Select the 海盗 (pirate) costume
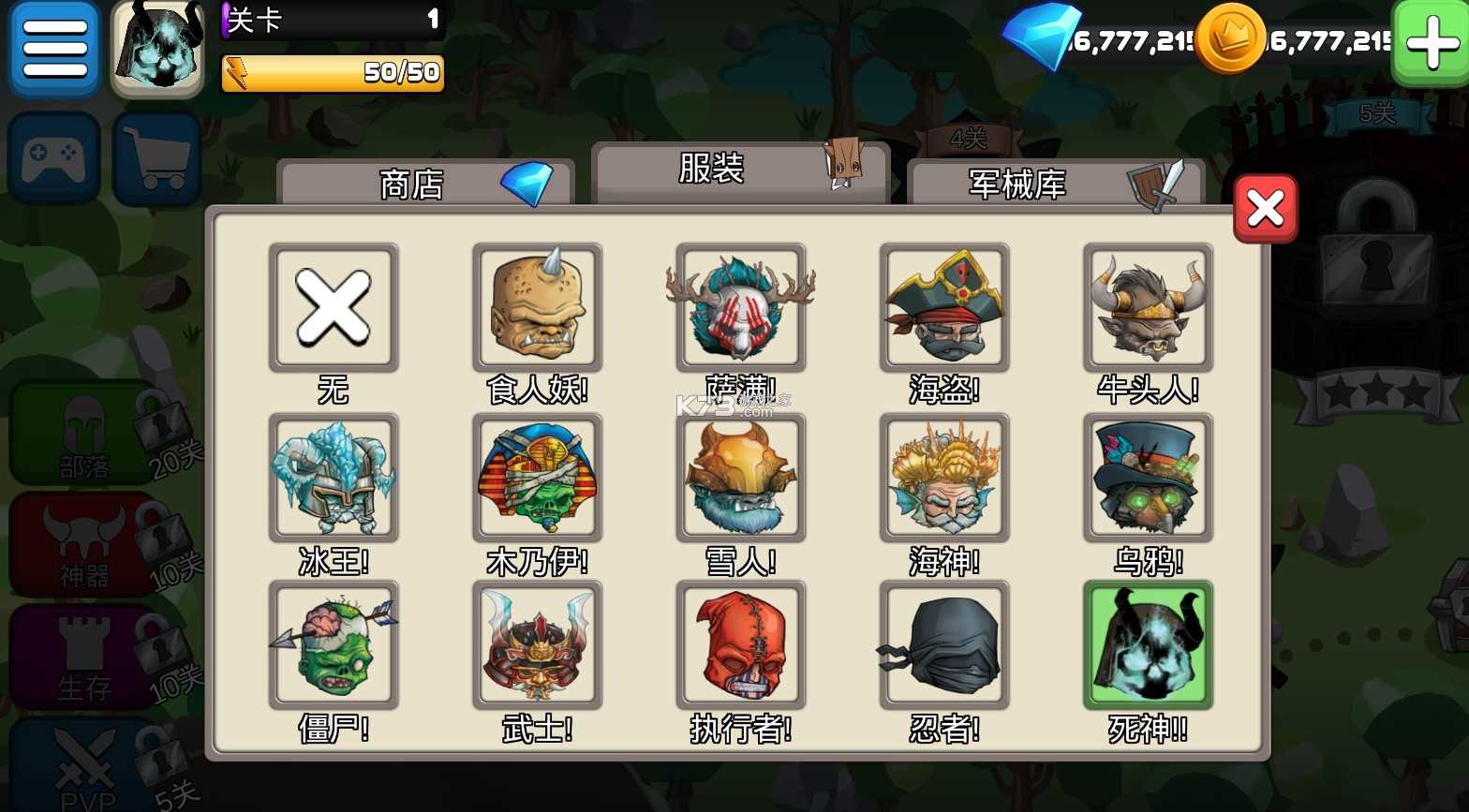The image size is (1469, 812). (x=944, y=306)
